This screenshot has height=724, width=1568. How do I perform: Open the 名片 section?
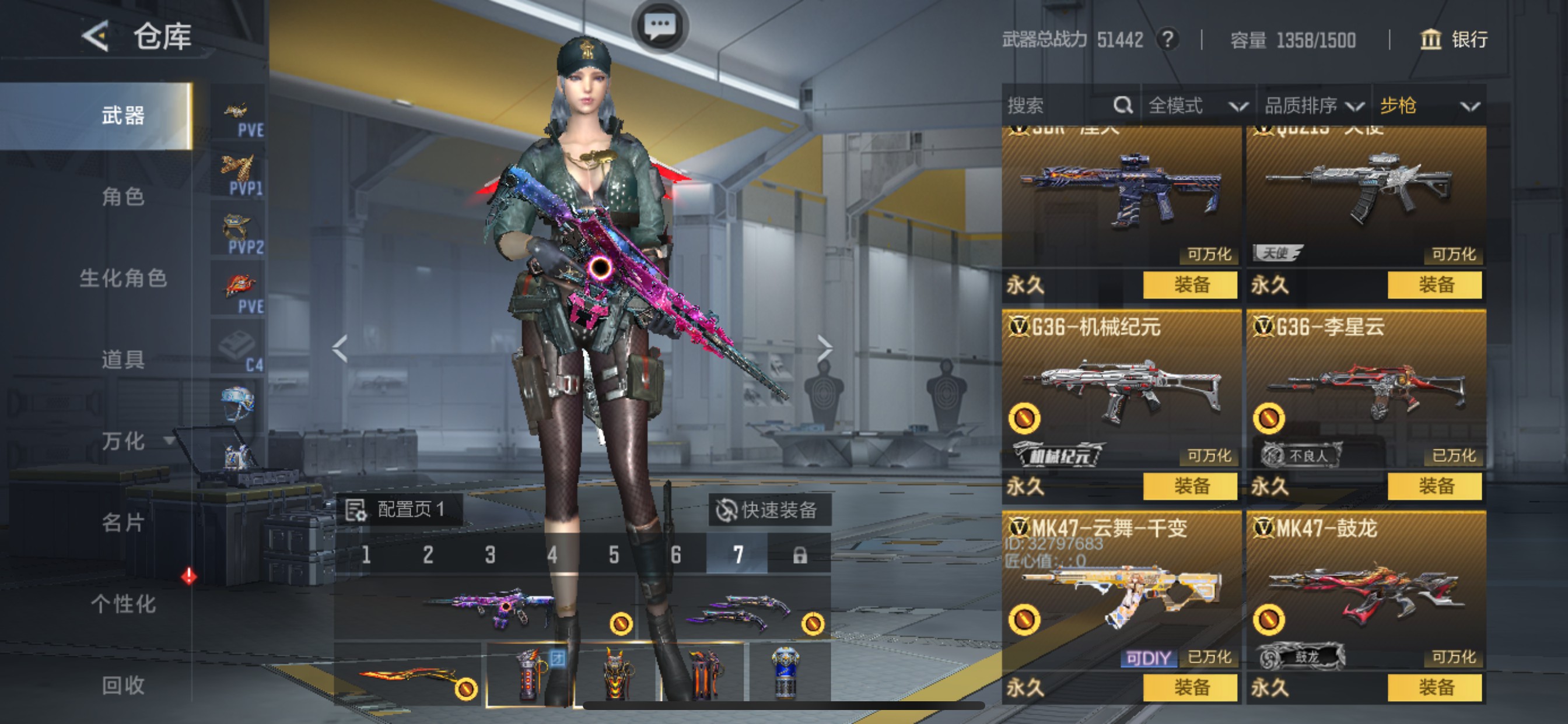coord(123,522)
